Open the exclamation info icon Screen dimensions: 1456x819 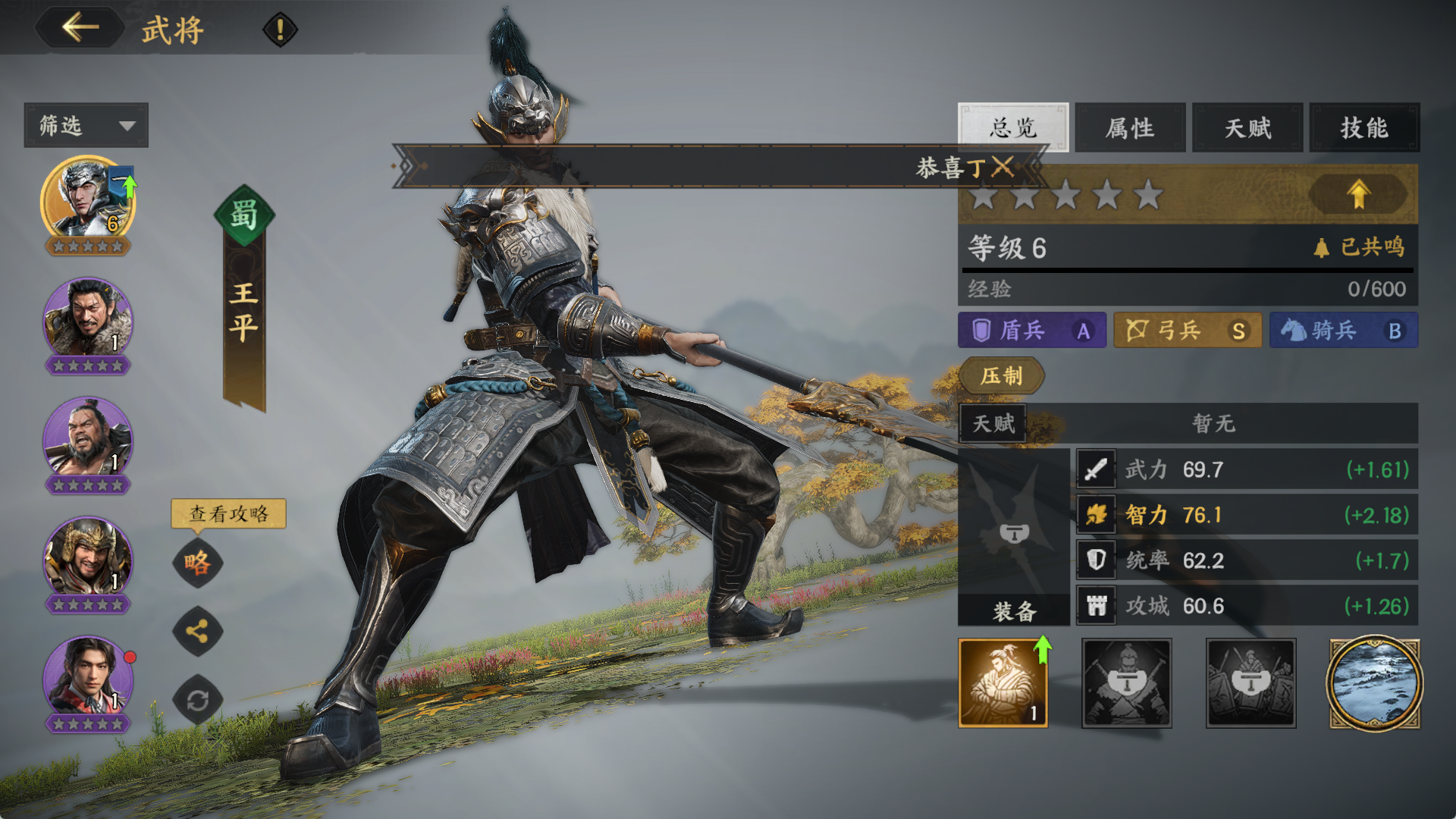(x=280, y=30)
